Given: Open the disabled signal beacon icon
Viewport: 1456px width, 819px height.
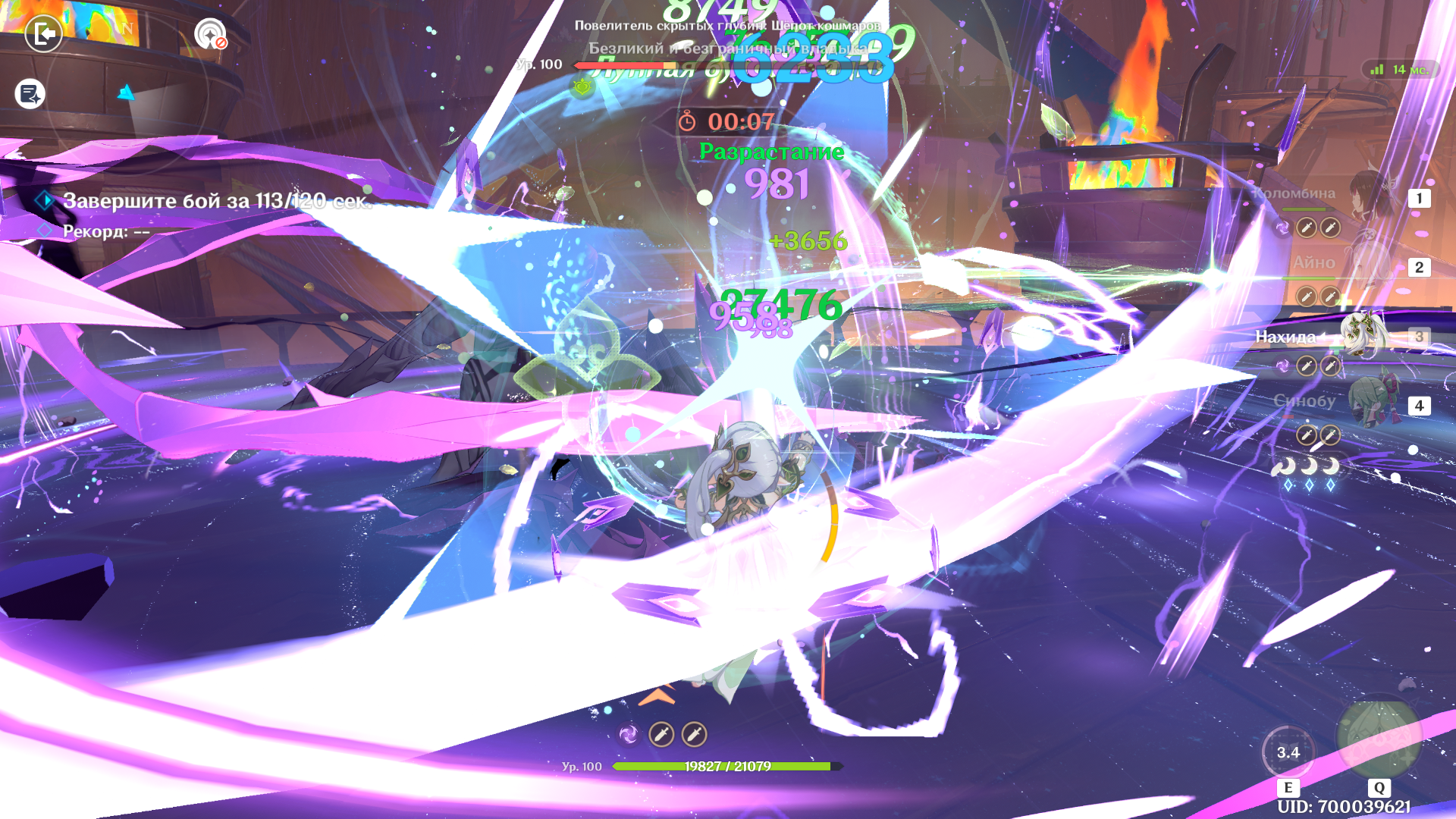Looking at the screenshot, I should tap(210, 34).
